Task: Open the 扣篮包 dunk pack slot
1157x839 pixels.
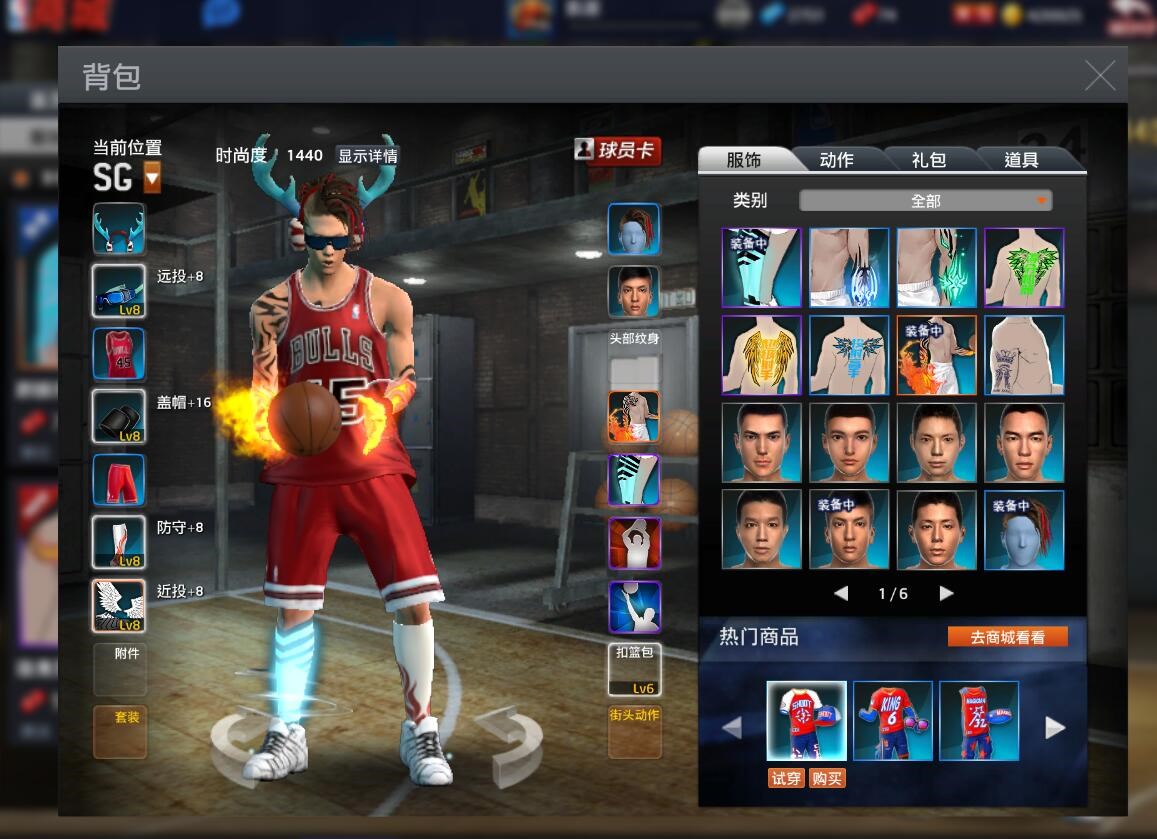Action: (x=634, y=669)
